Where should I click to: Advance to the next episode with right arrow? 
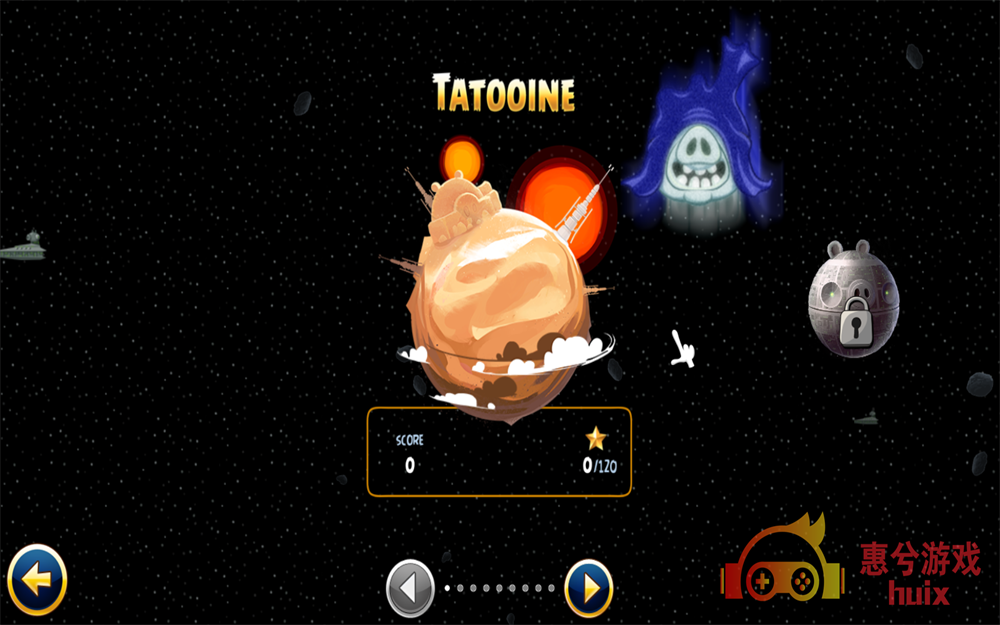[589, 588]
